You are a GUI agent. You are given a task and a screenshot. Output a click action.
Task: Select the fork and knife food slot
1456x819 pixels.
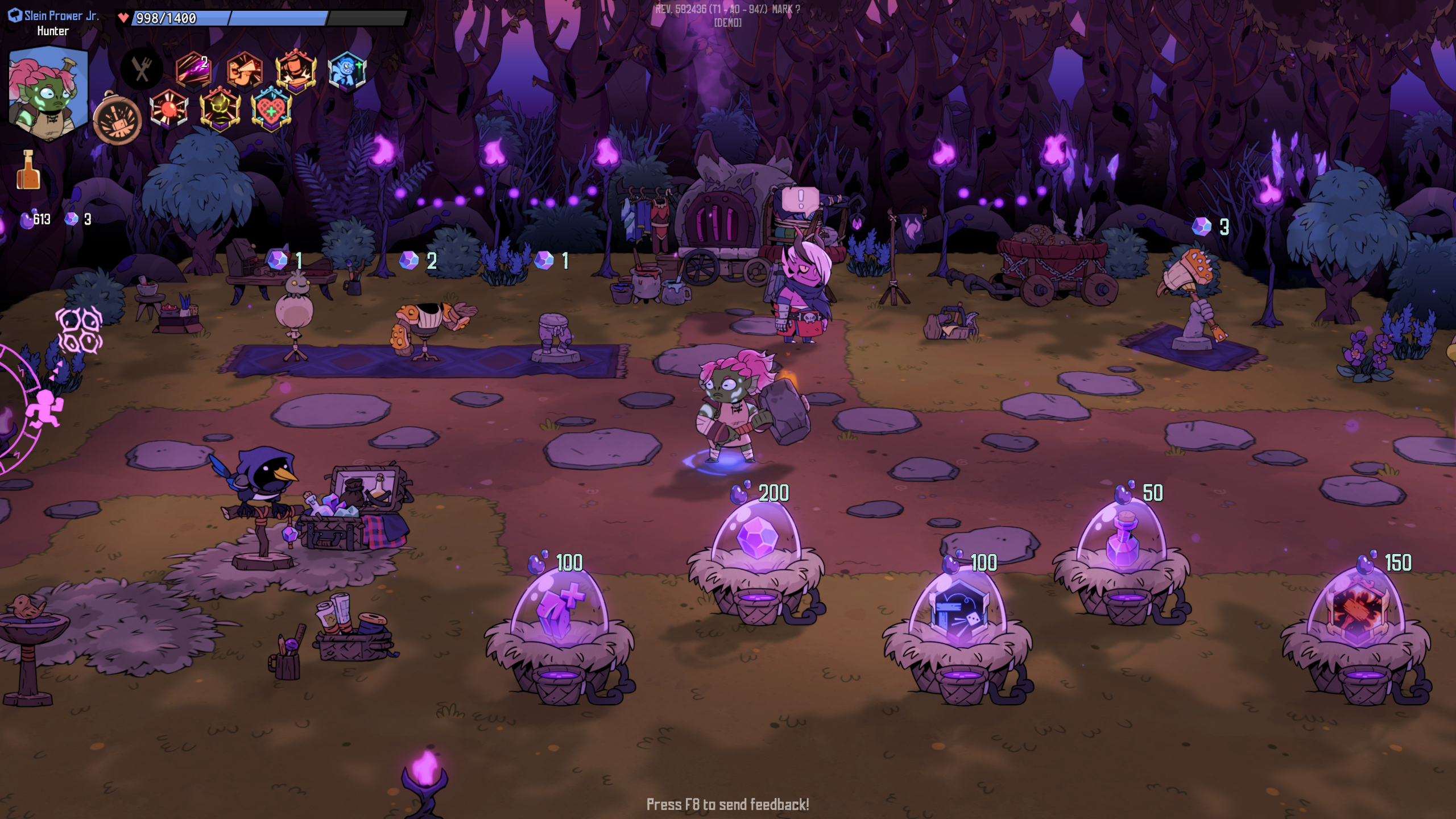coord(142,69)
